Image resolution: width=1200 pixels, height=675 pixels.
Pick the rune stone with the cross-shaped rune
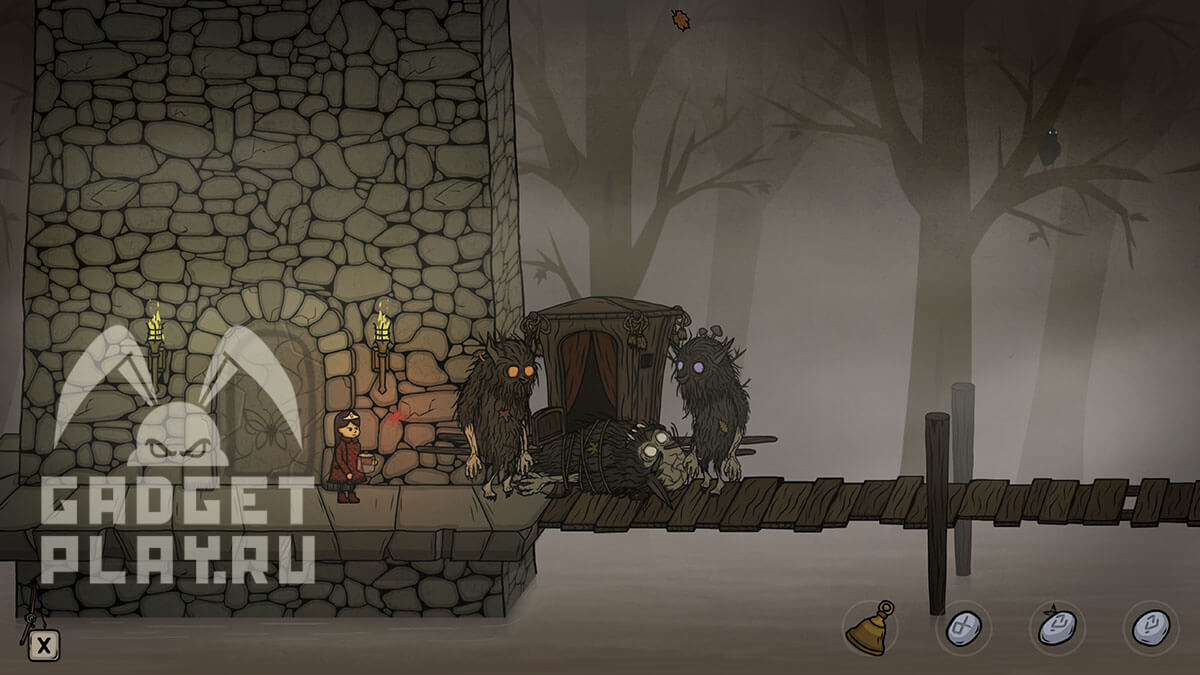coord(963,628)
